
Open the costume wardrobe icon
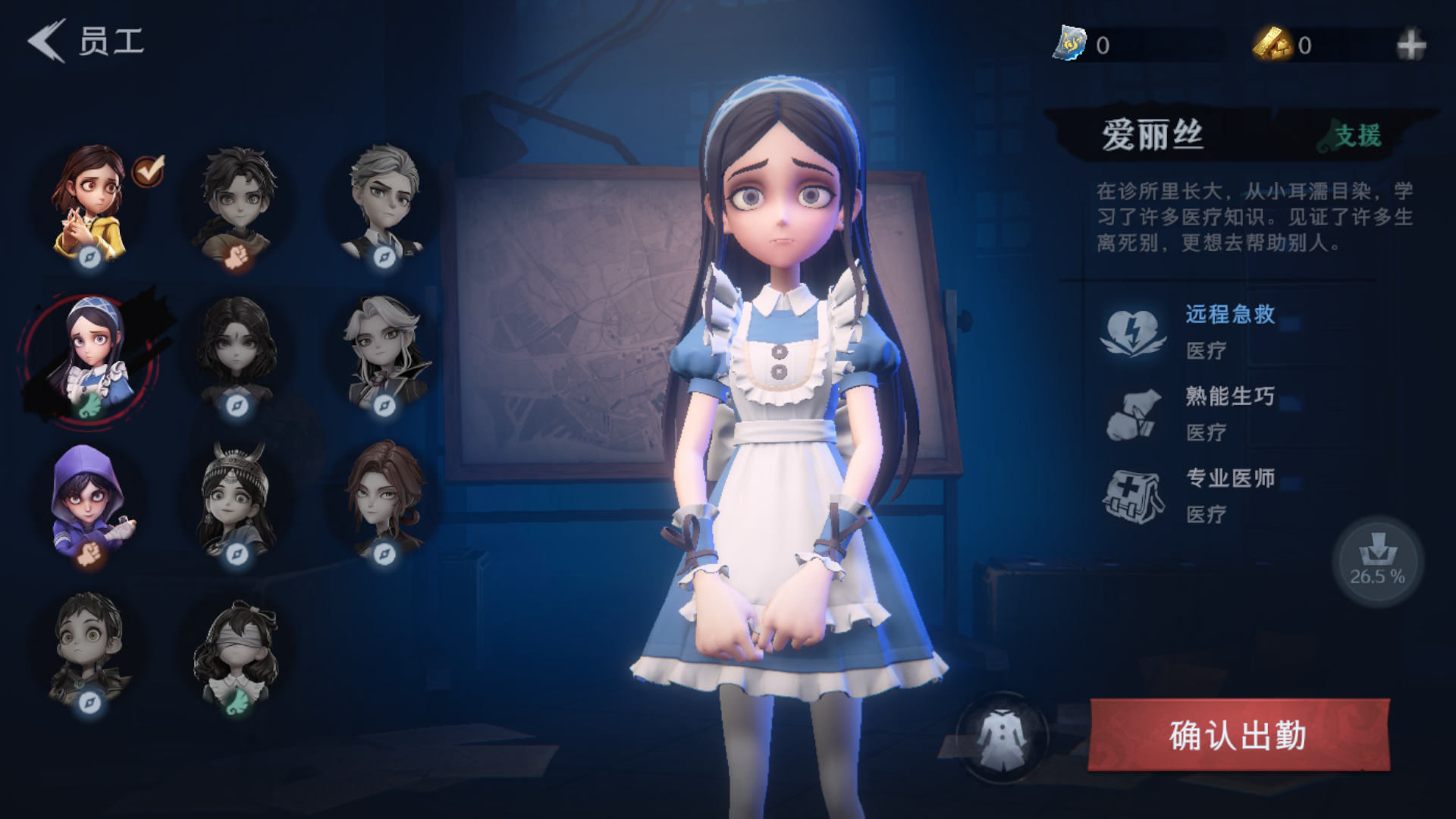tap(1002, 736)
